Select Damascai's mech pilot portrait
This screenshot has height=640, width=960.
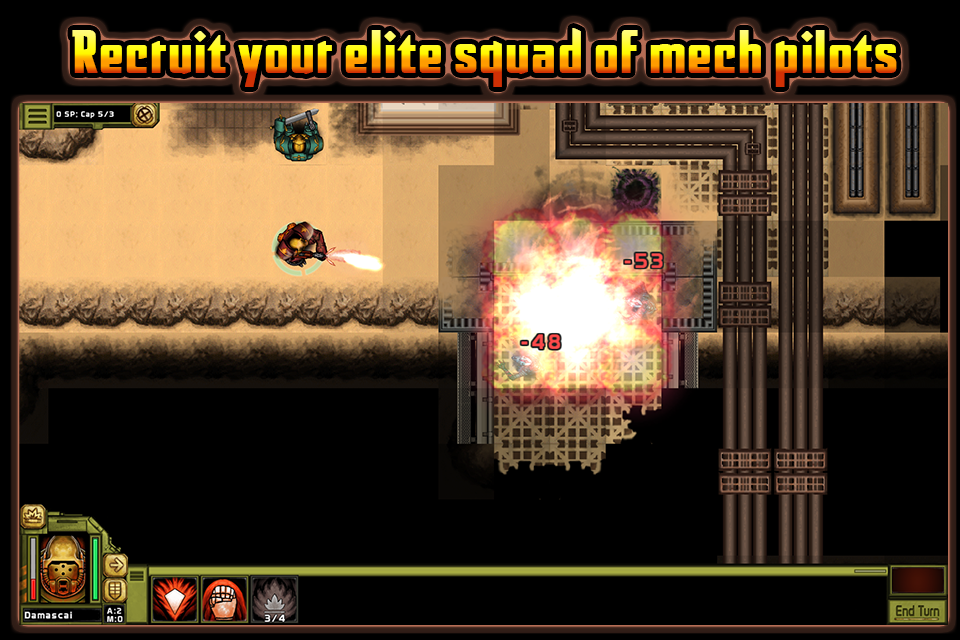(x=64, y=566)
